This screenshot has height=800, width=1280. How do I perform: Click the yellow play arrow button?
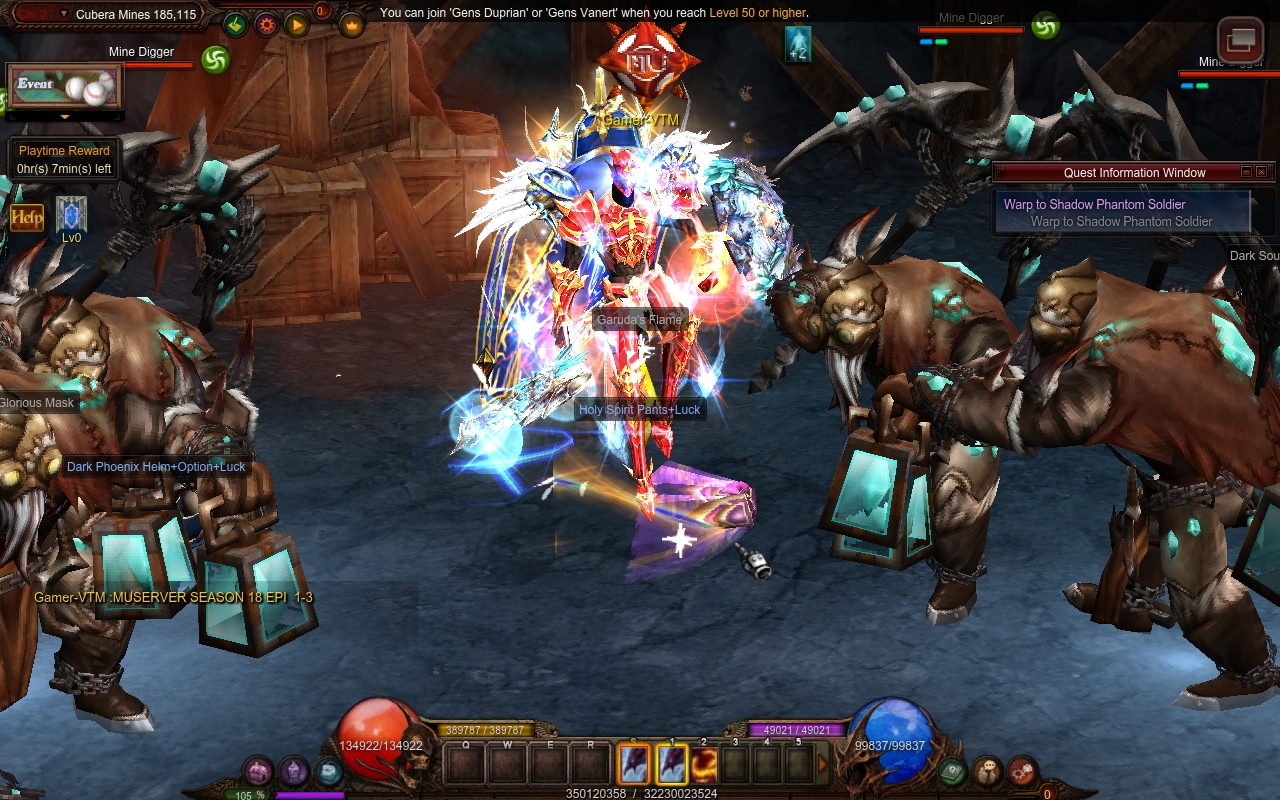pos(296,25)
